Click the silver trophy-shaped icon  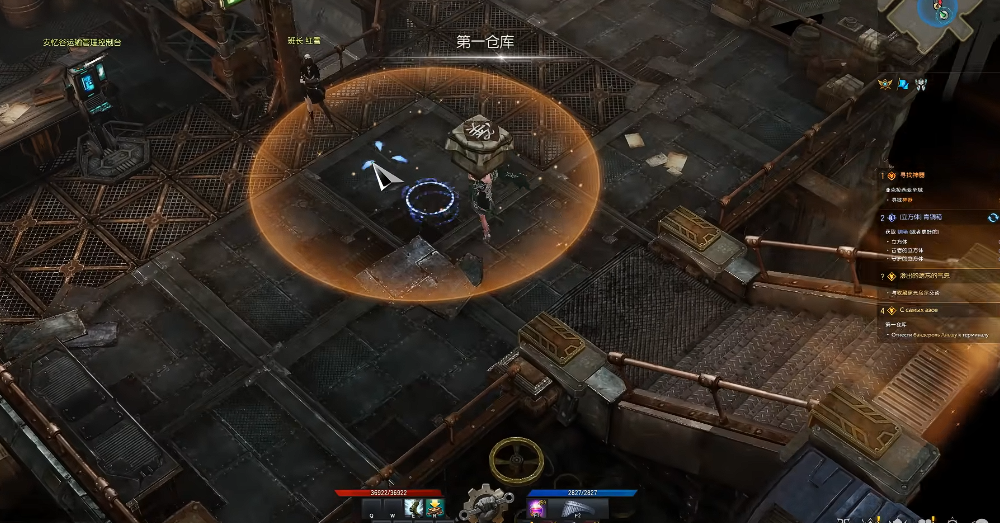[920, 85]
